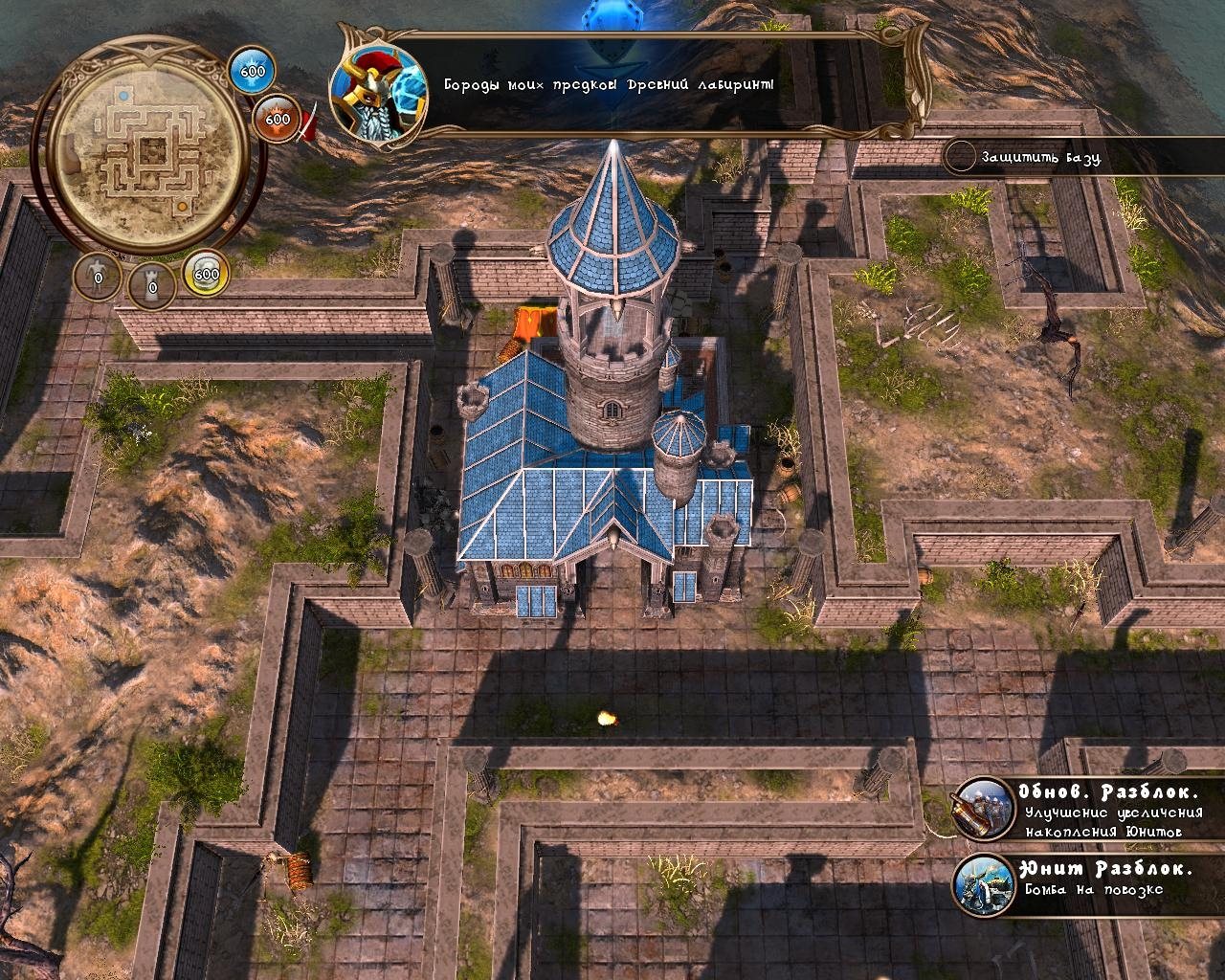Click the red flag with sword icon
Image resolution: width=1225 pixels, height=980 pixels.
[x=308, y=125]
